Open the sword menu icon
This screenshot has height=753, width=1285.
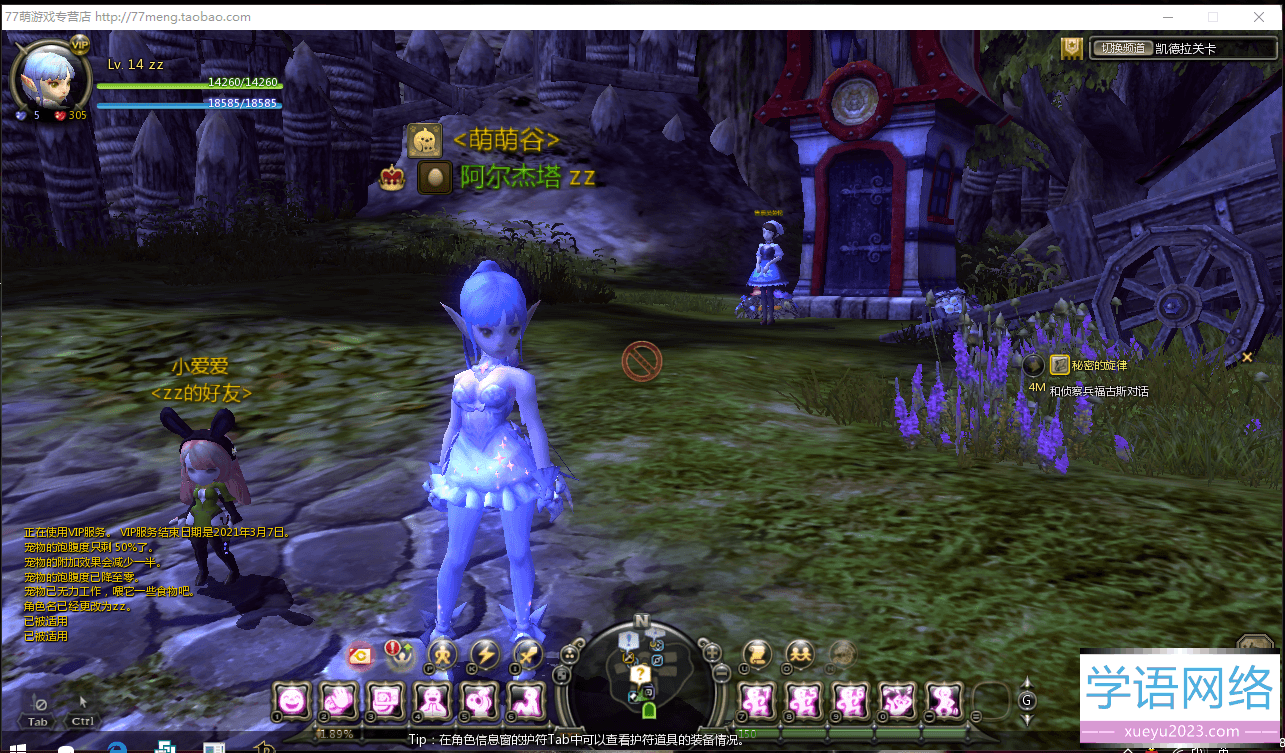(528, 655)
